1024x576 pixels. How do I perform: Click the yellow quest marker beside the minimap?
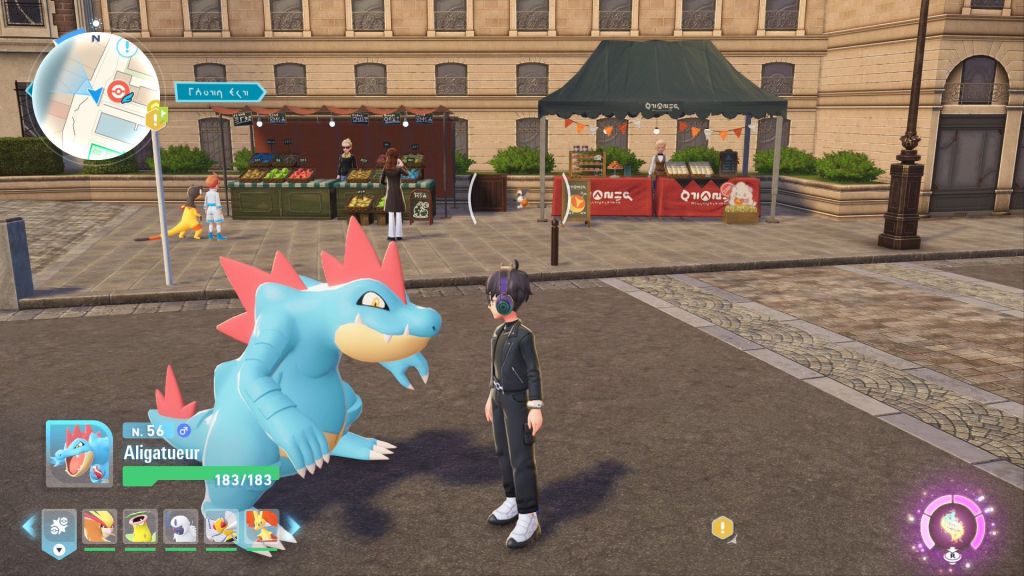[x=156, y=117]
